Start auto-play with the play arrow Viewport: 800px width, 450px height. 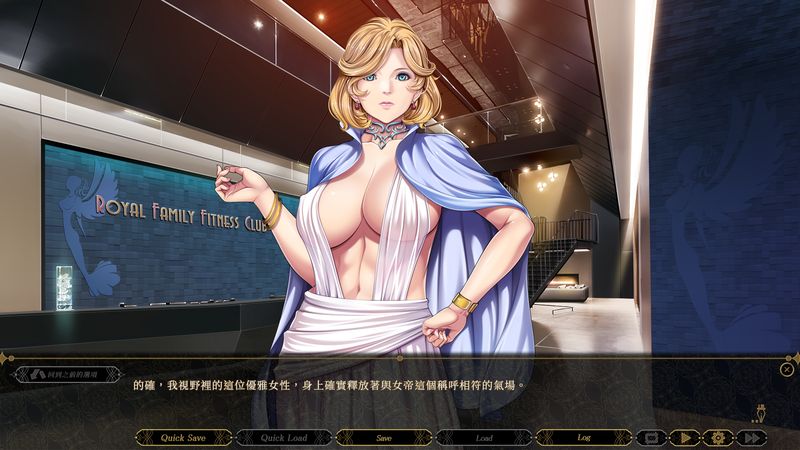pyautogui.click(x=685, y=437)
